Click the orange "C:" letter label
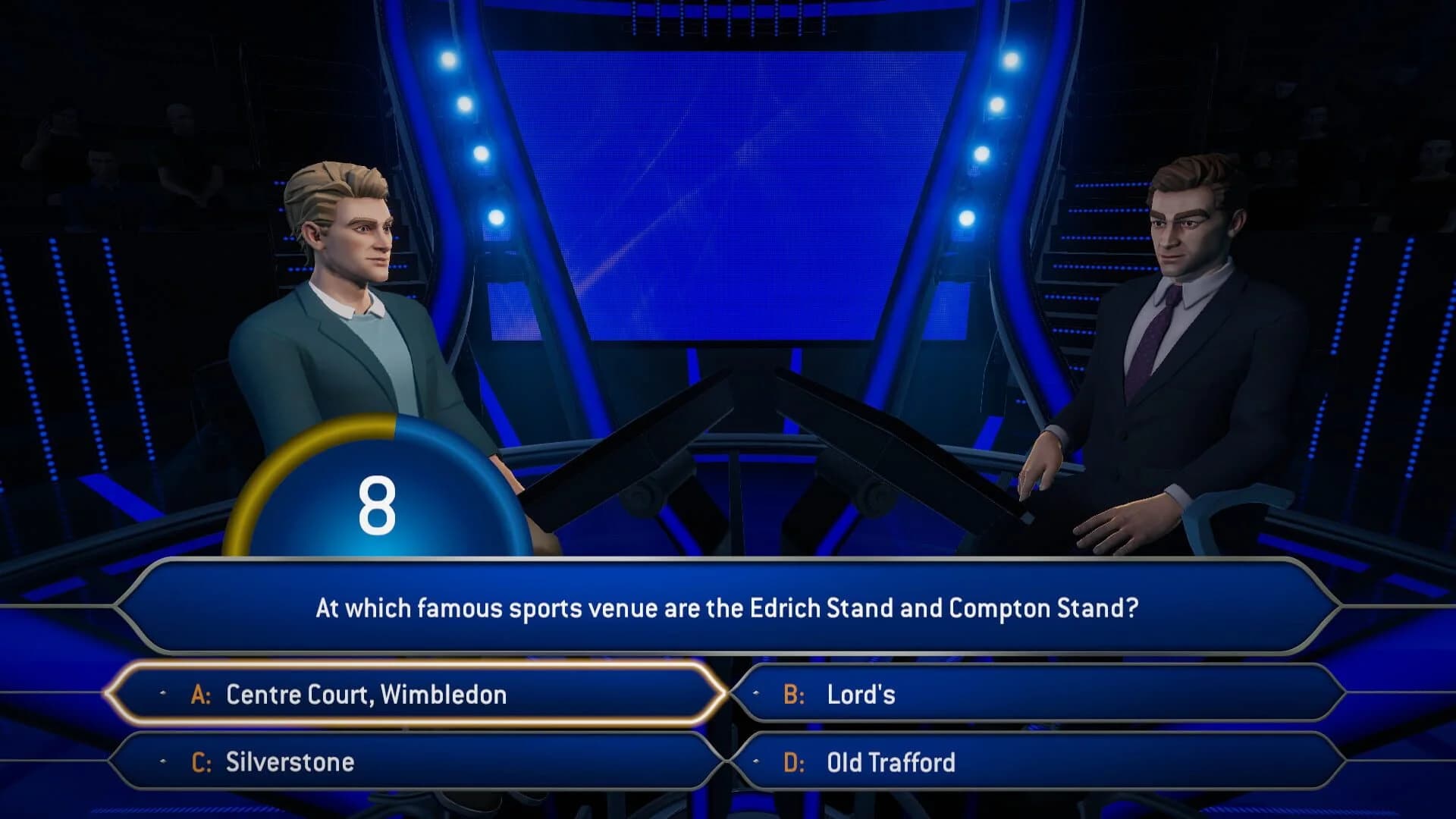 200,762
